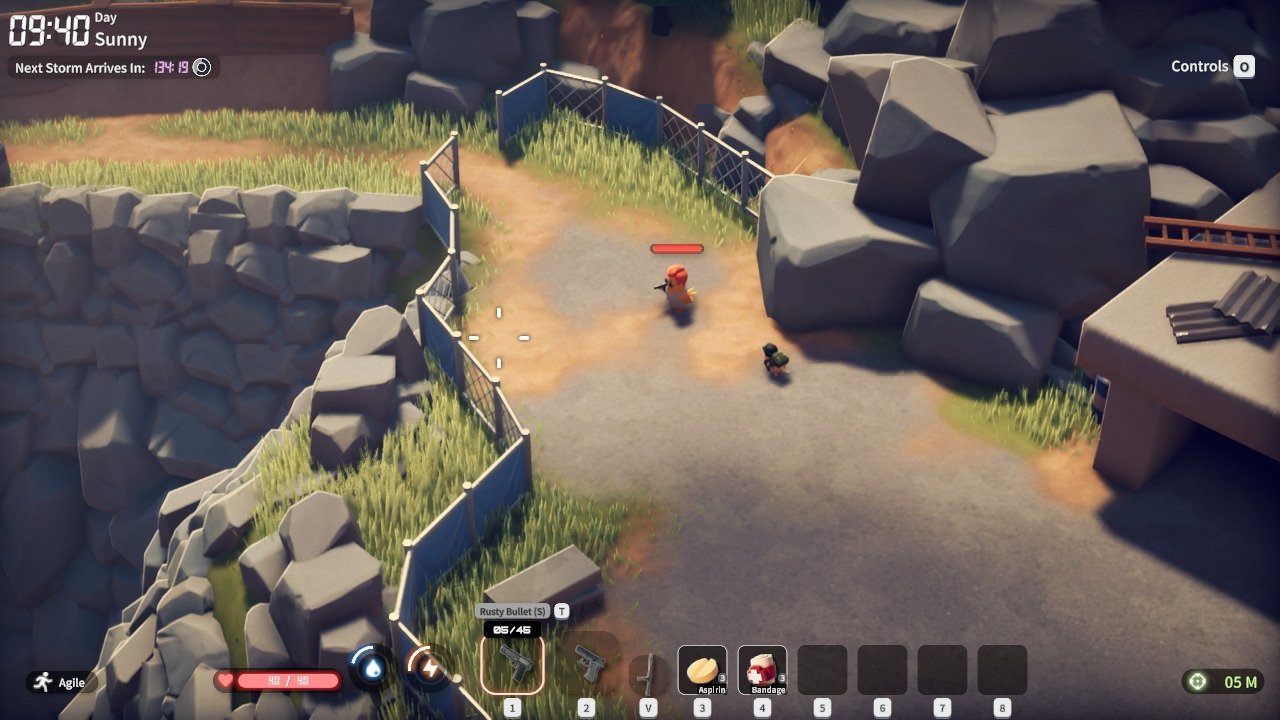Open the Controls help
Viewport: 1280px width, 720px height.
tap(1212, 67)
